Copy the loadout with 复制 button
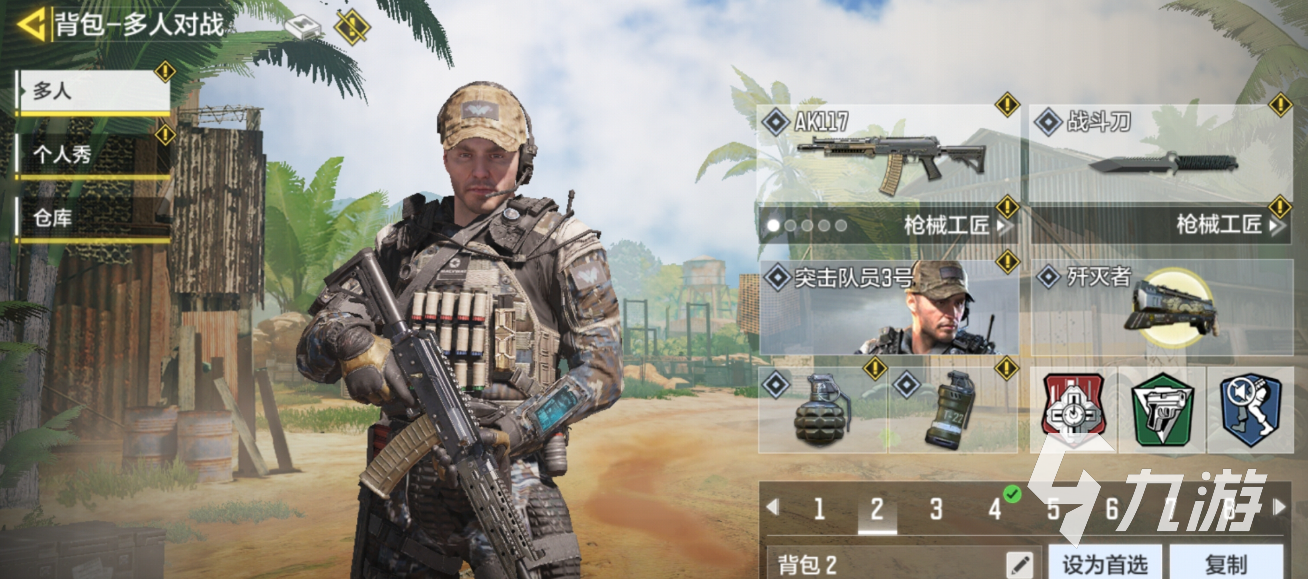1308x579 pixels. (1226, 563)
